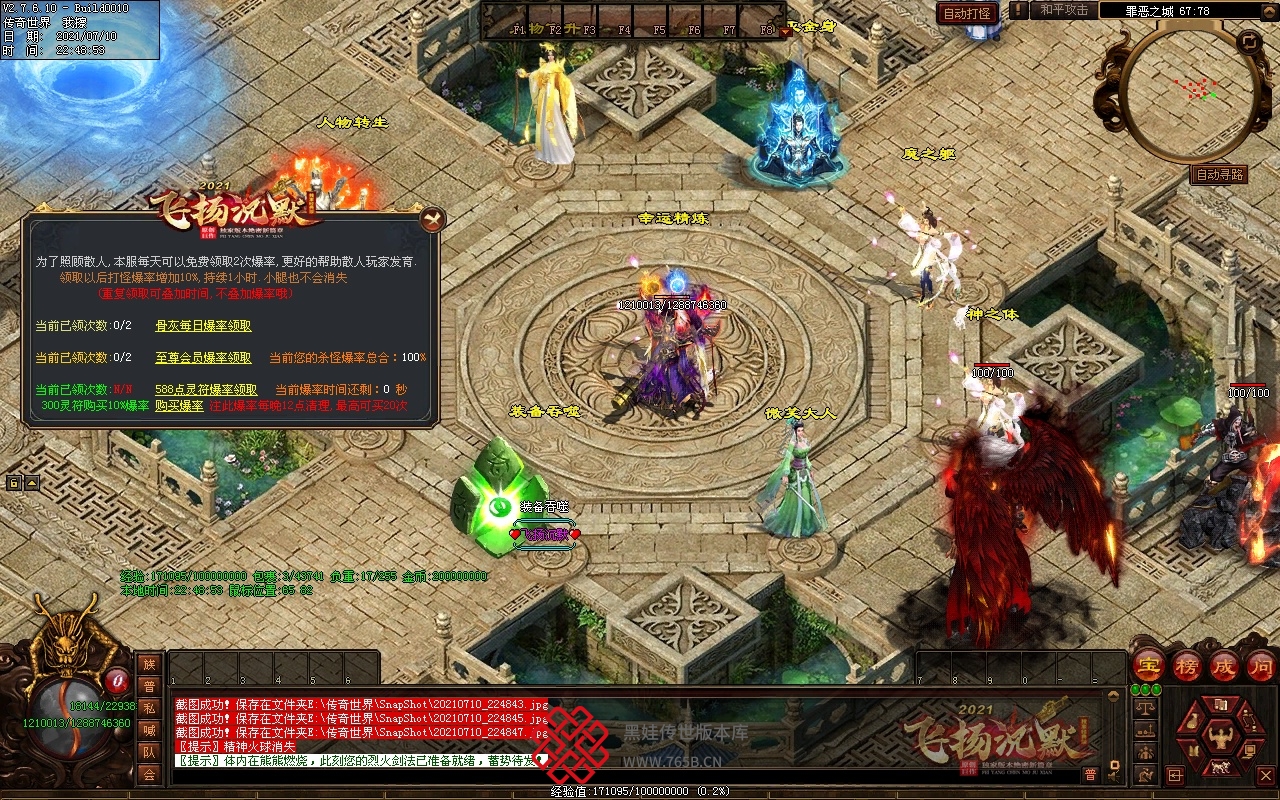This screenshot has height=800, width=1280.
Task: Open the 宝 treasure shop orb
Action: point(1147,665)
